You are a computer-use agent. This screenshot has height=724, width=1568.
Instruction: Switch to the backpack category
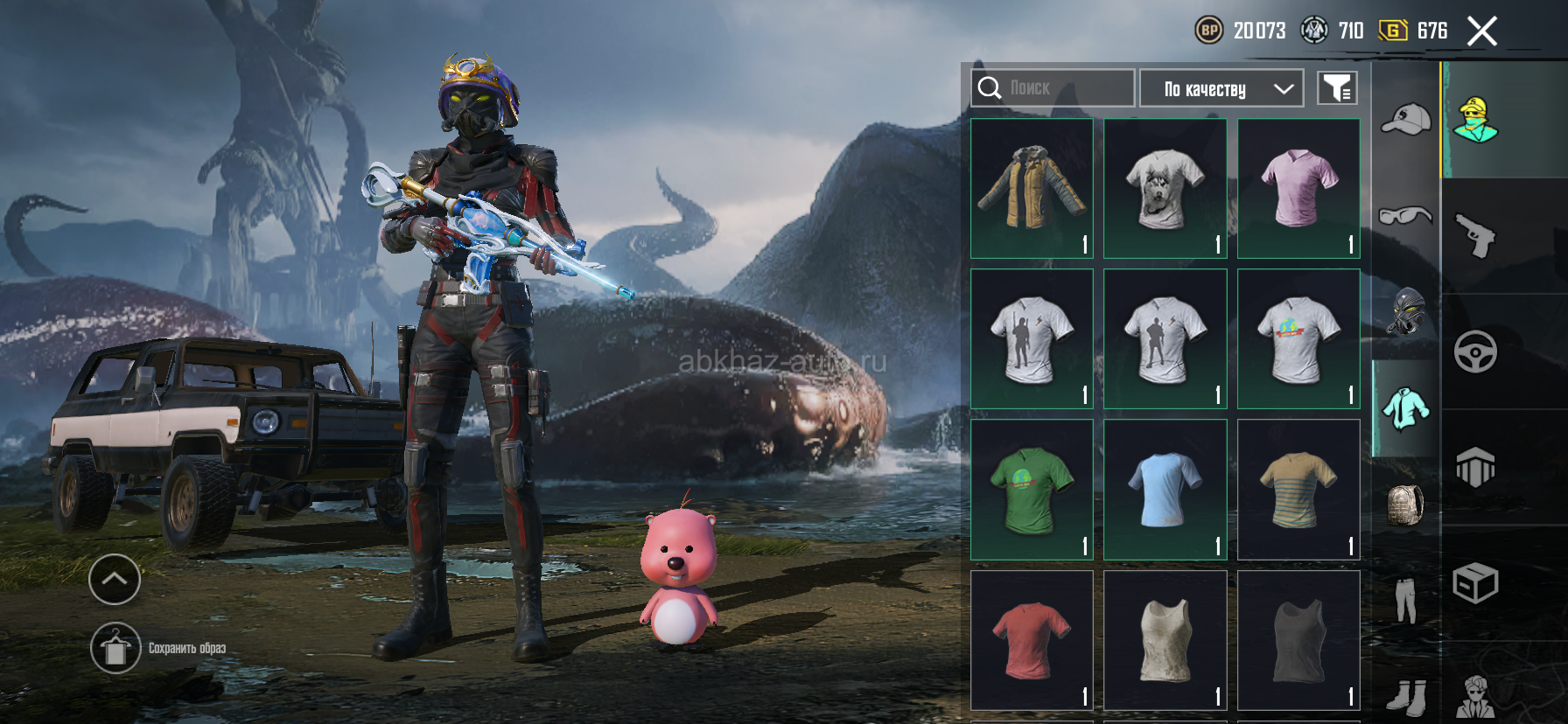pos(1405,505)
